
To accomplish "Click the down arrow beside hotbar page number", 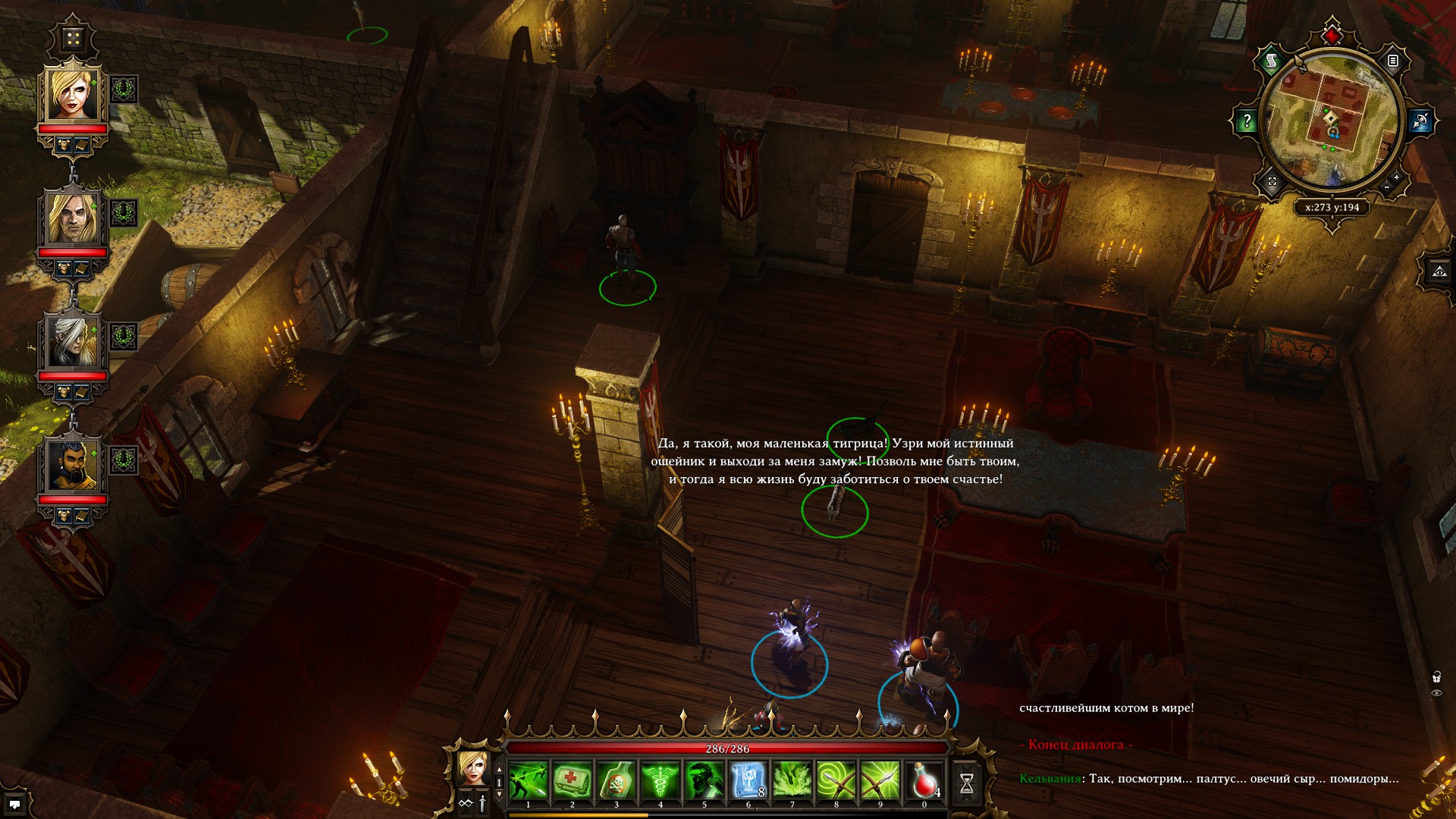I will [x=499, y=793].
